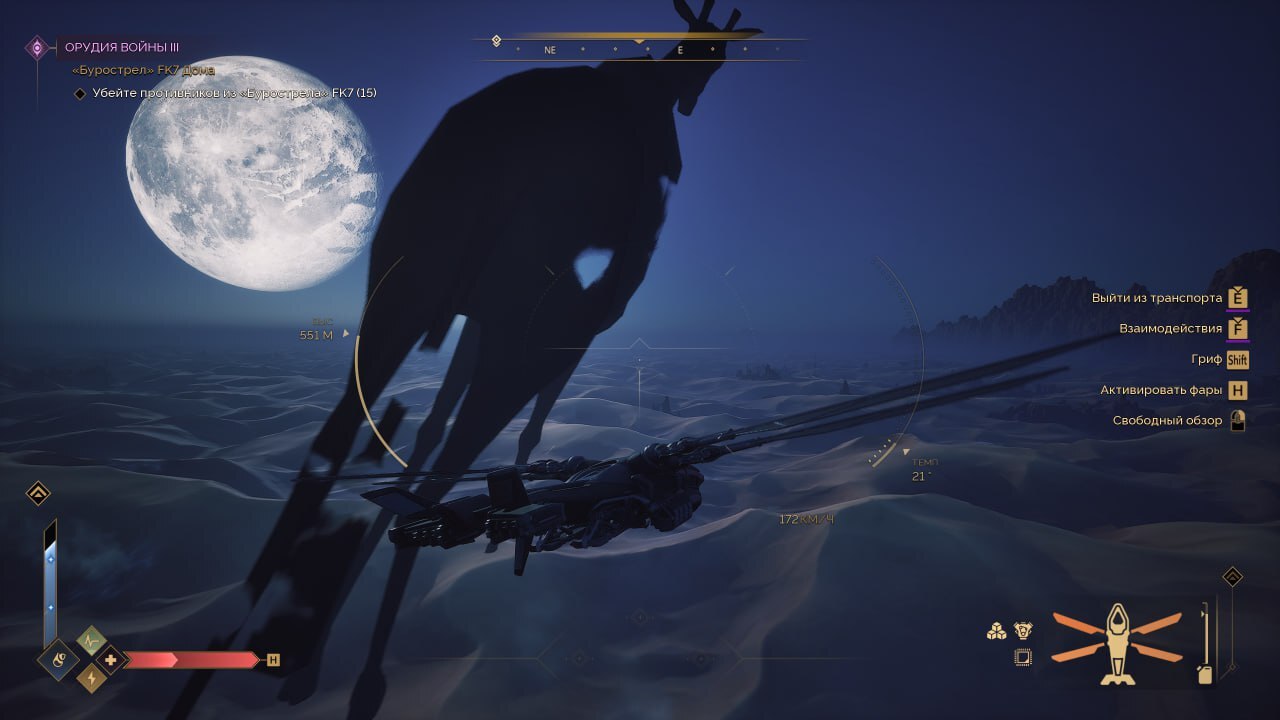
Task: Select the water droplet hydration icon
Action: click(59, 660)
